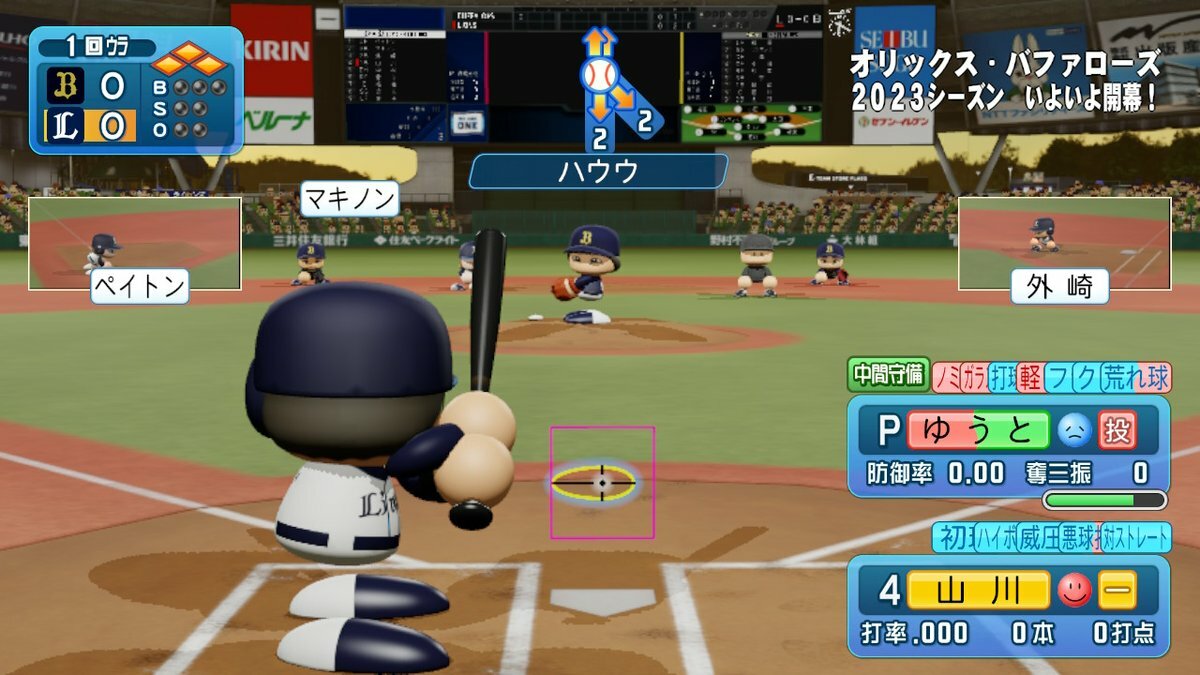Open pitcher ゆうと's name plate
This screenshot has width=1200, height=675.
point(978,431)
